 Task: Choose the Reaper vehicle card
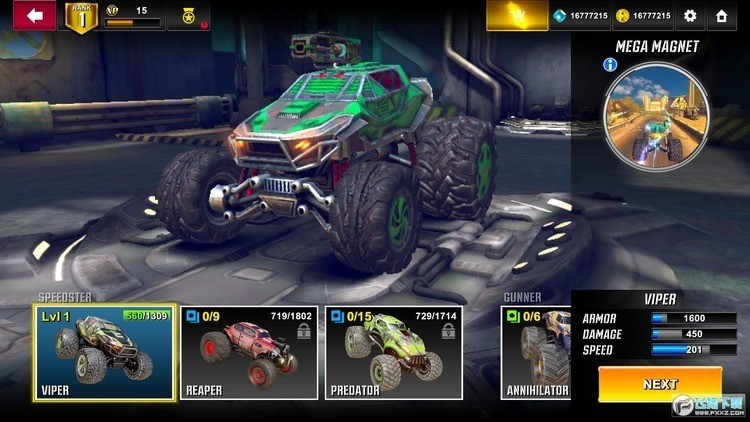[249, 351]
